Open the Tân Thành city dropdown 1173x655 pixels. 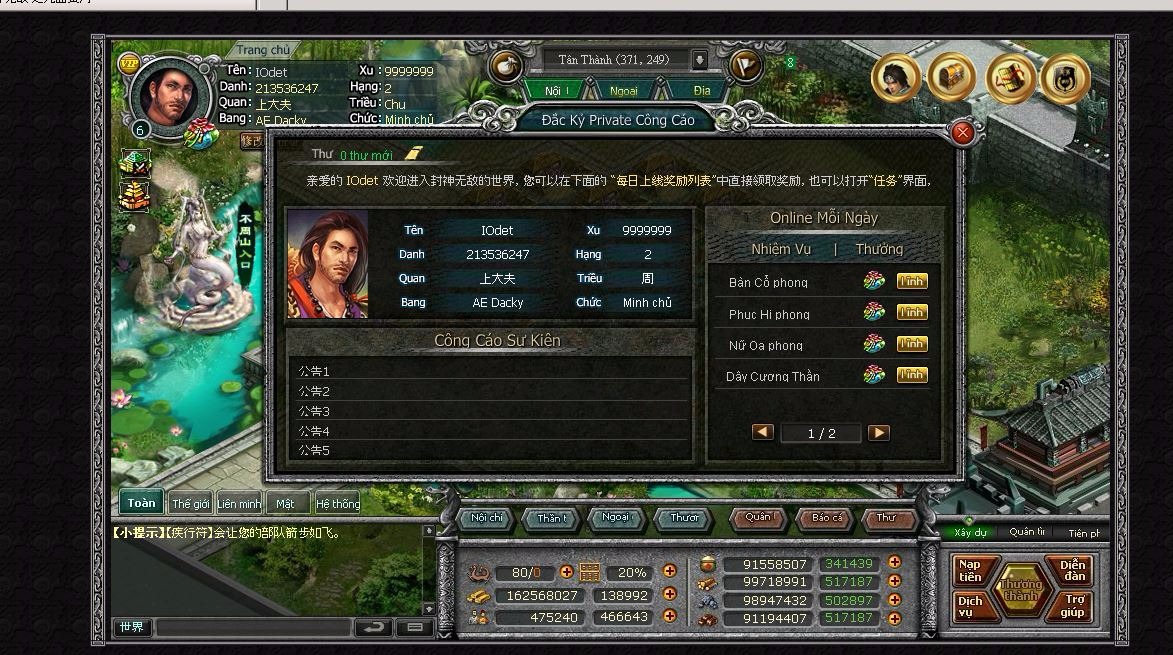point(699,60)
